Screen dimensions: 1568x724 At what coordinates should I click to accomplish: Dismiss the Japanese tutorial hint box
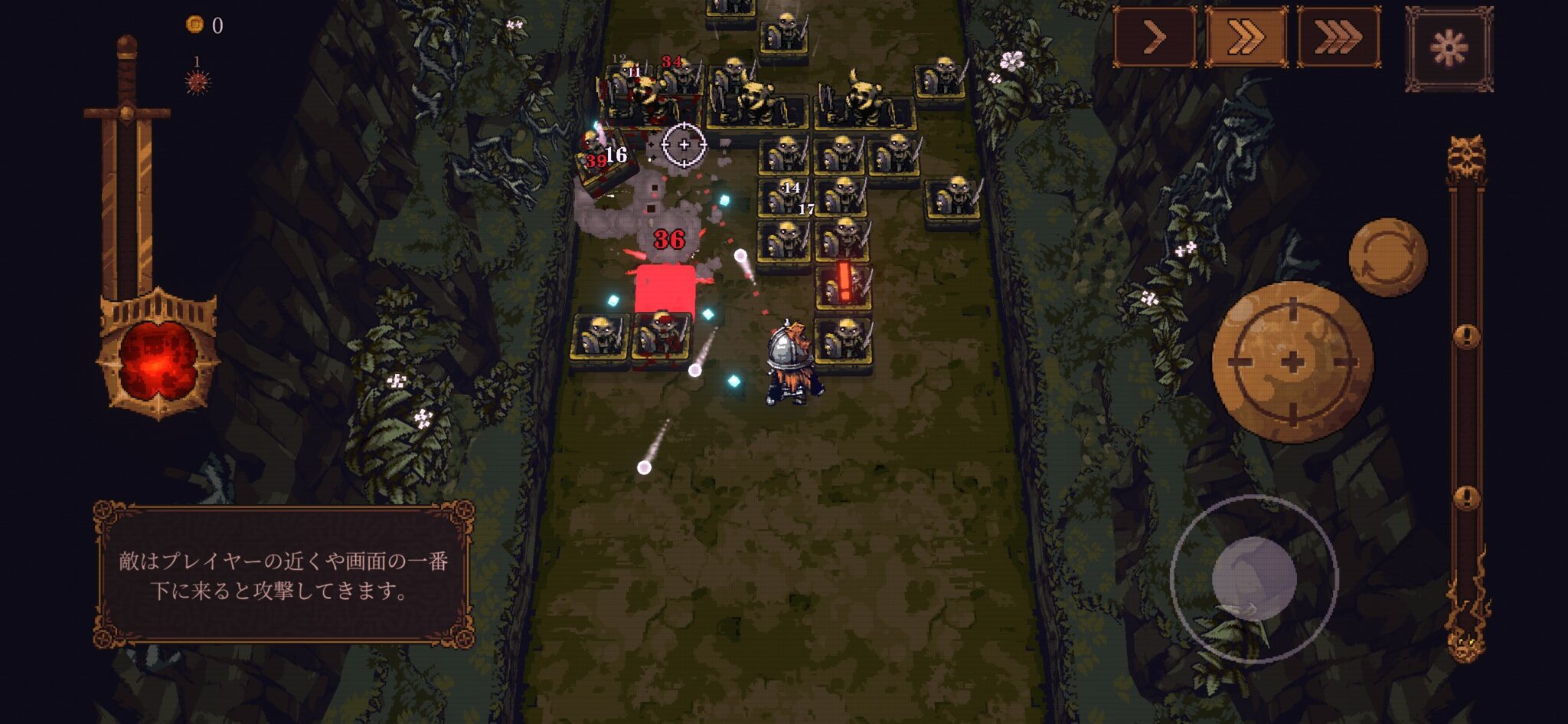[283, 575]
